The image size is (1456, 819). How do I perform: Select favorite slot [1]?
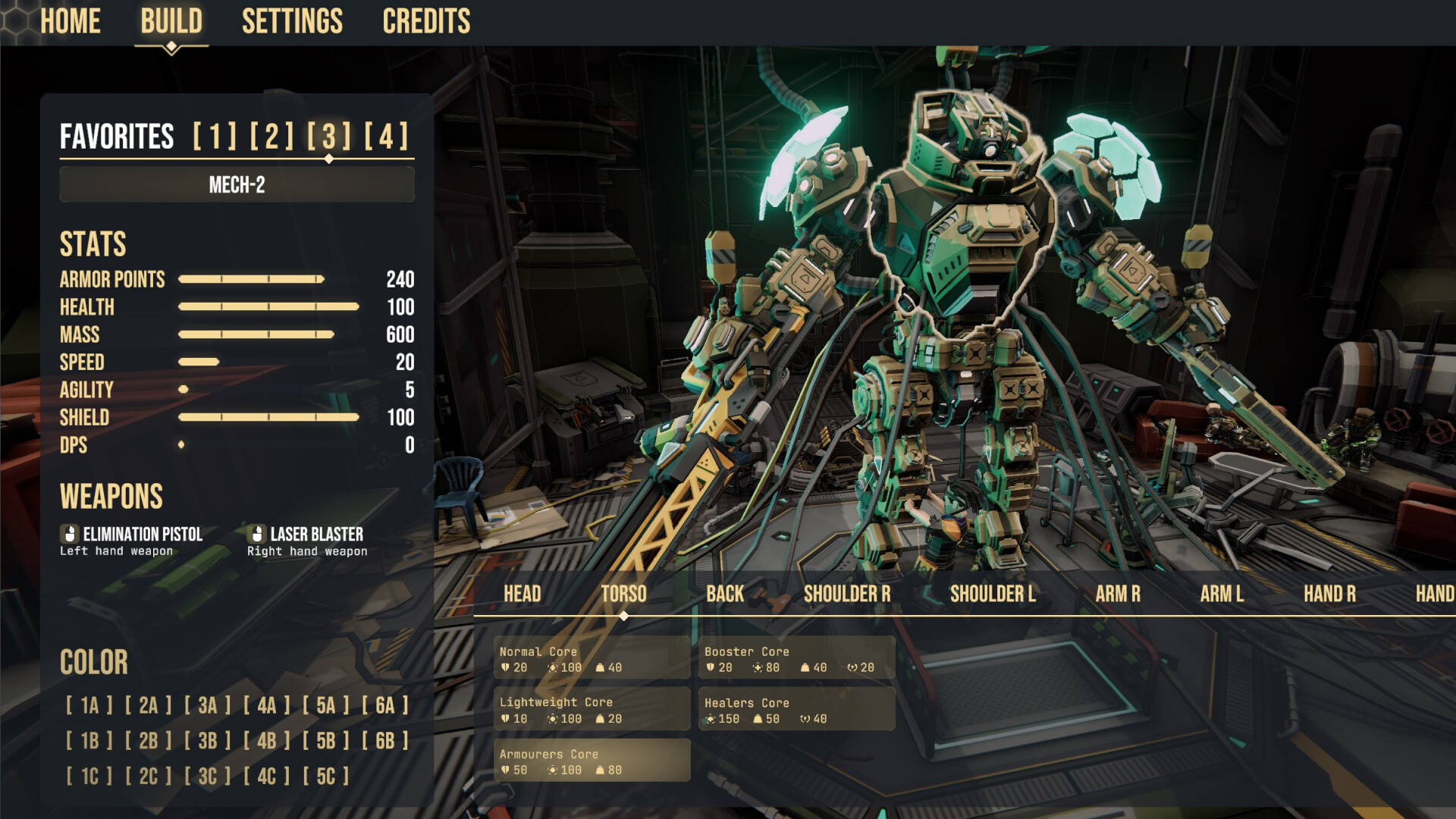click(x=215, y=136)
